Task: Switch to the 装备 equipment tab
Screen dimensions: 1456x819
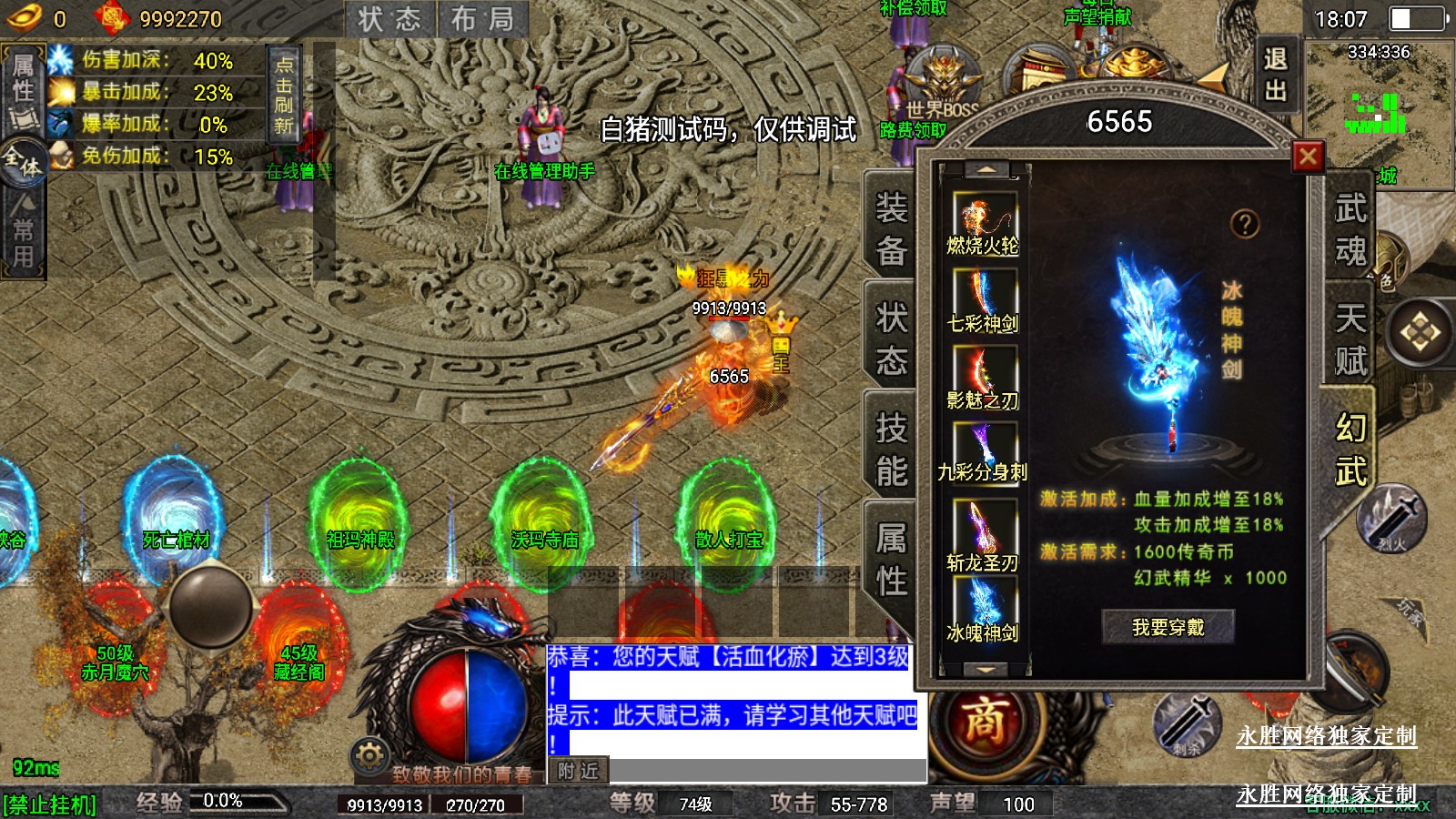Action: tap(891, 229)
